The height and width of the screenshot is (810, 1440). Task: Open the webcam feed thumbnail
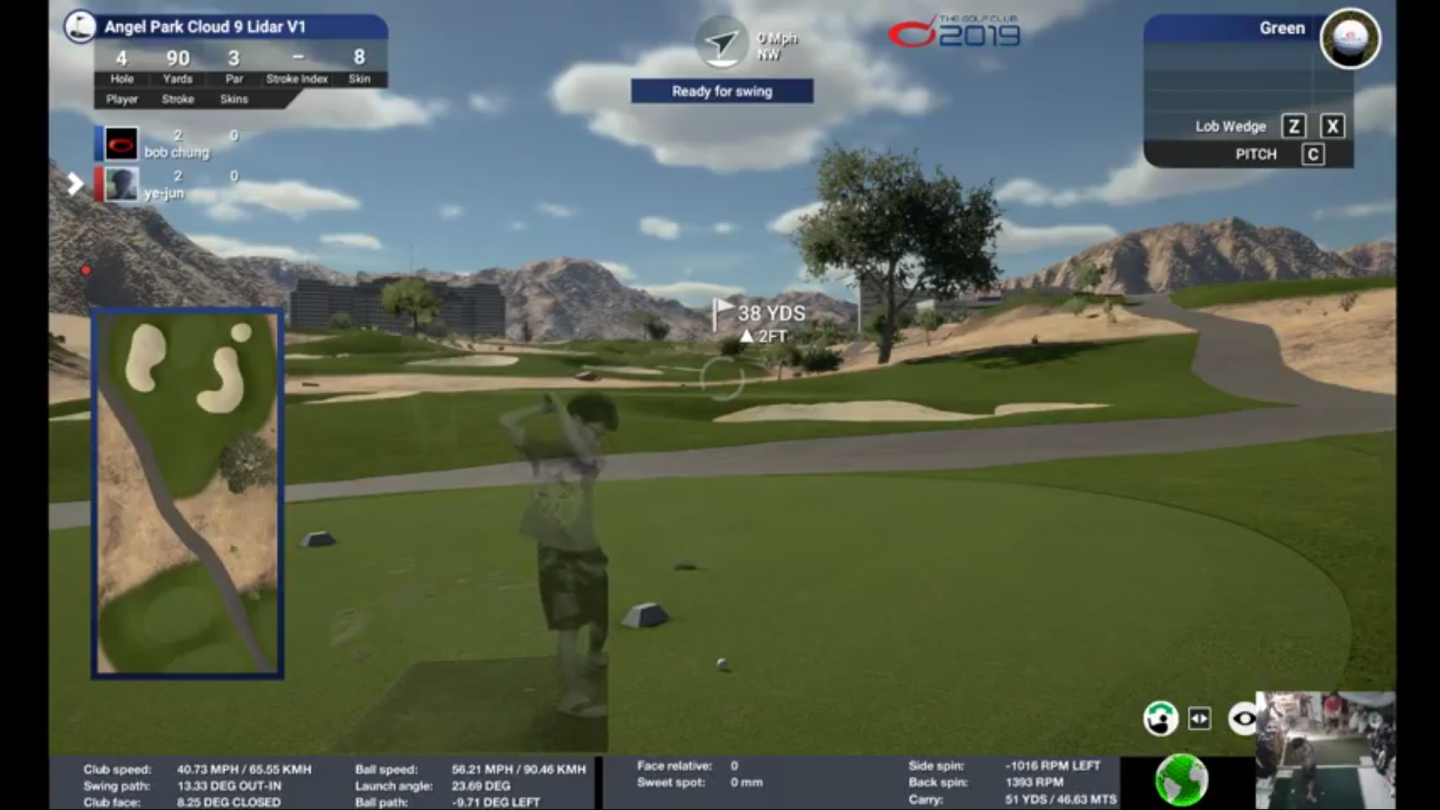click(x=1325, y=749)
